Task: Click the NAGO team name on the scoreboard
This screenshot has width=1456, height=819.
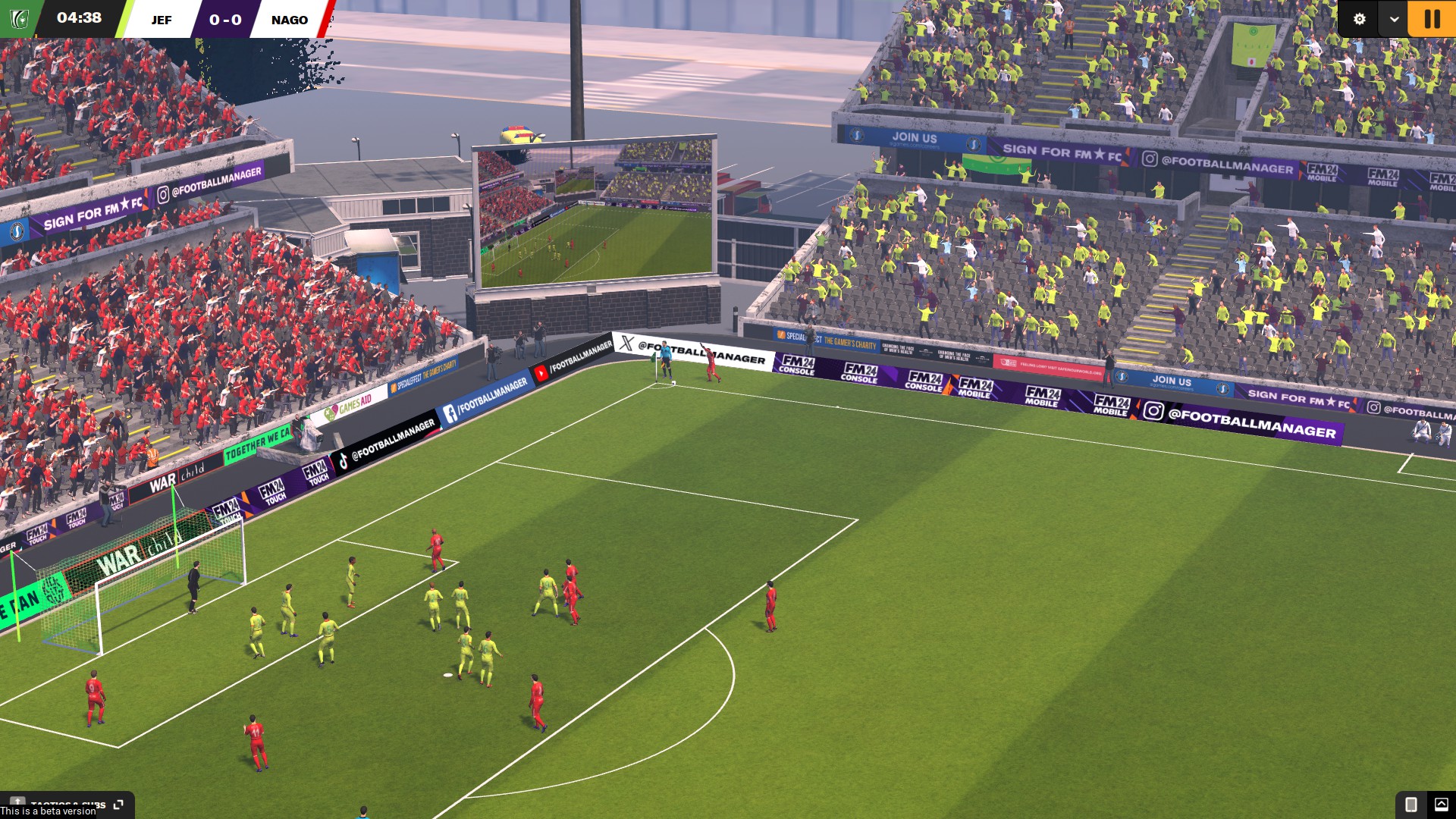Action: pos(290,20)
